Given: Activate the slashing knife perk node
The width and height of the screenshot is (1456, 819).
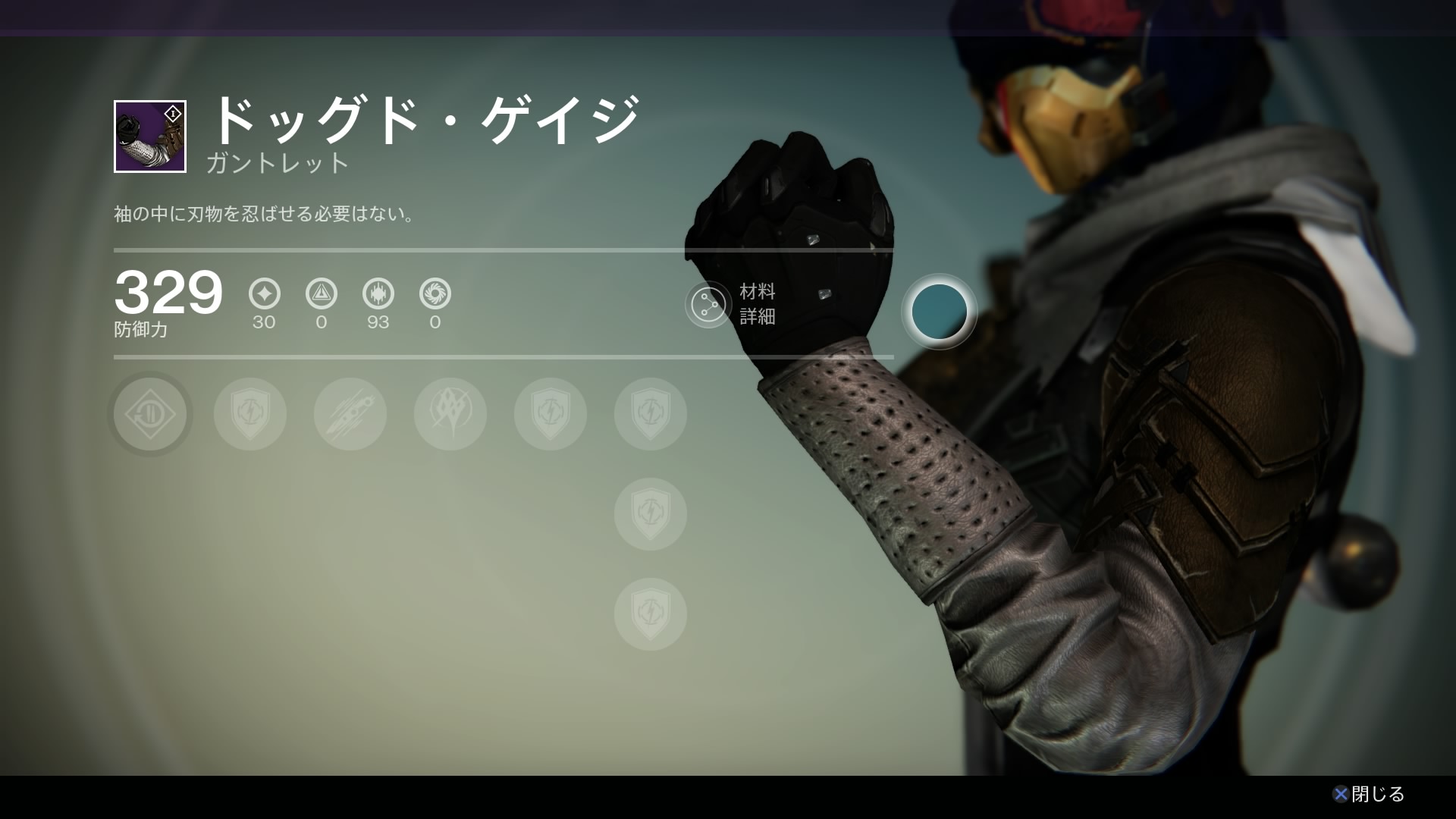Looking at the screenshot, I should pyautogui.click(x=350, y=414).
